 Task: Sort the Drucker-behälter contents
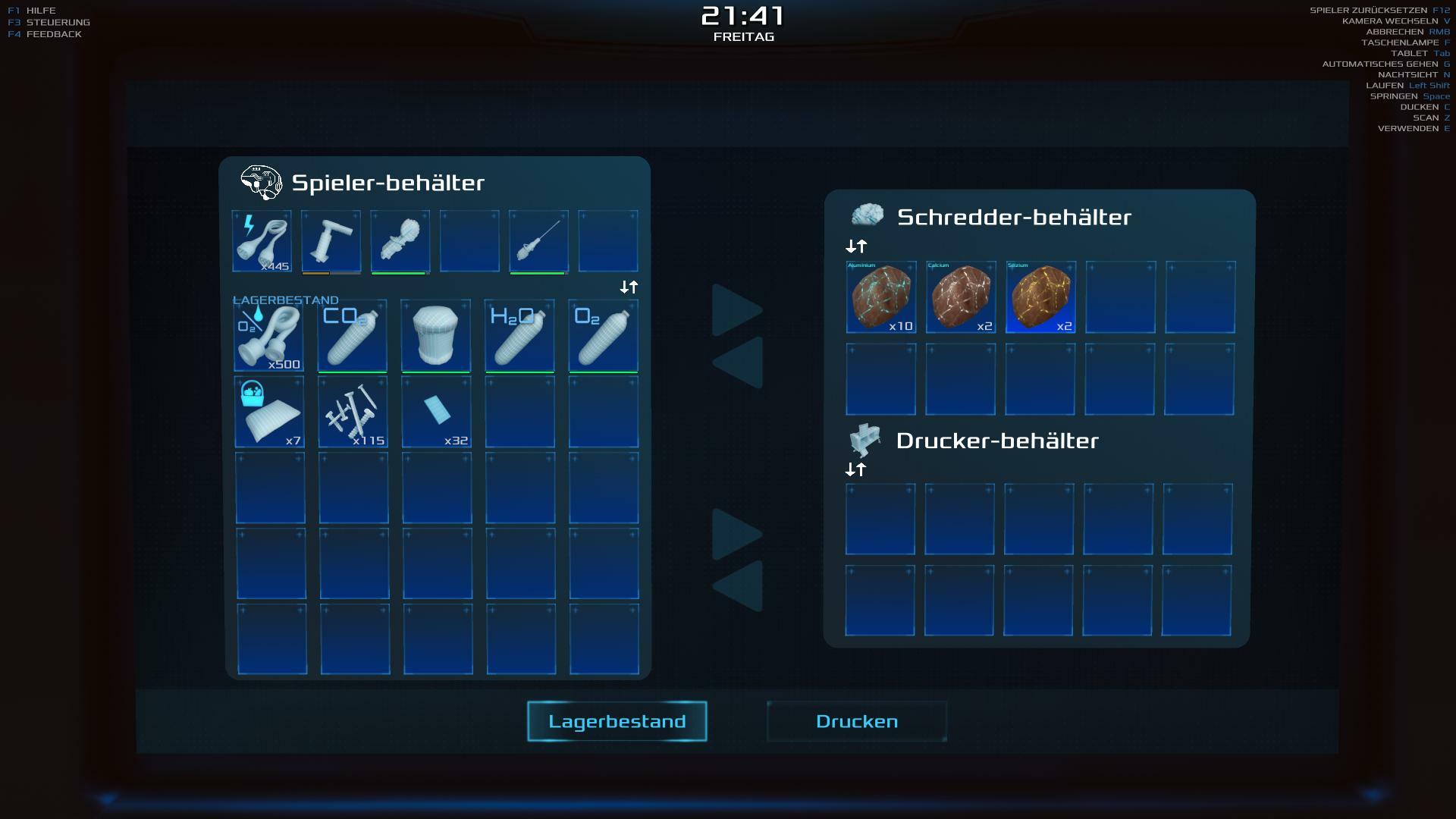coord(855,469)
